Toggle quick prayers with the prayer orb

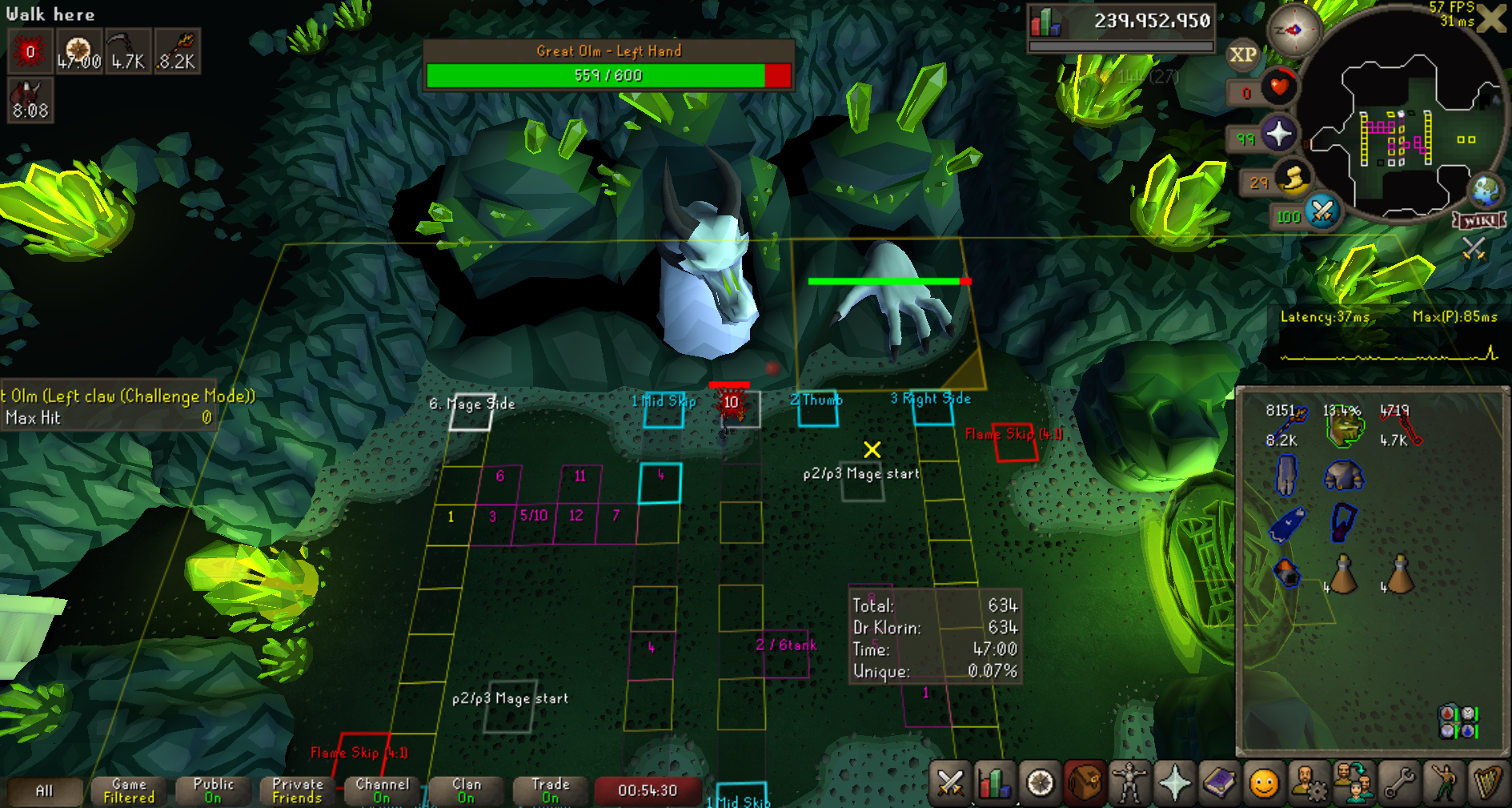click(x=1278, y=134)
